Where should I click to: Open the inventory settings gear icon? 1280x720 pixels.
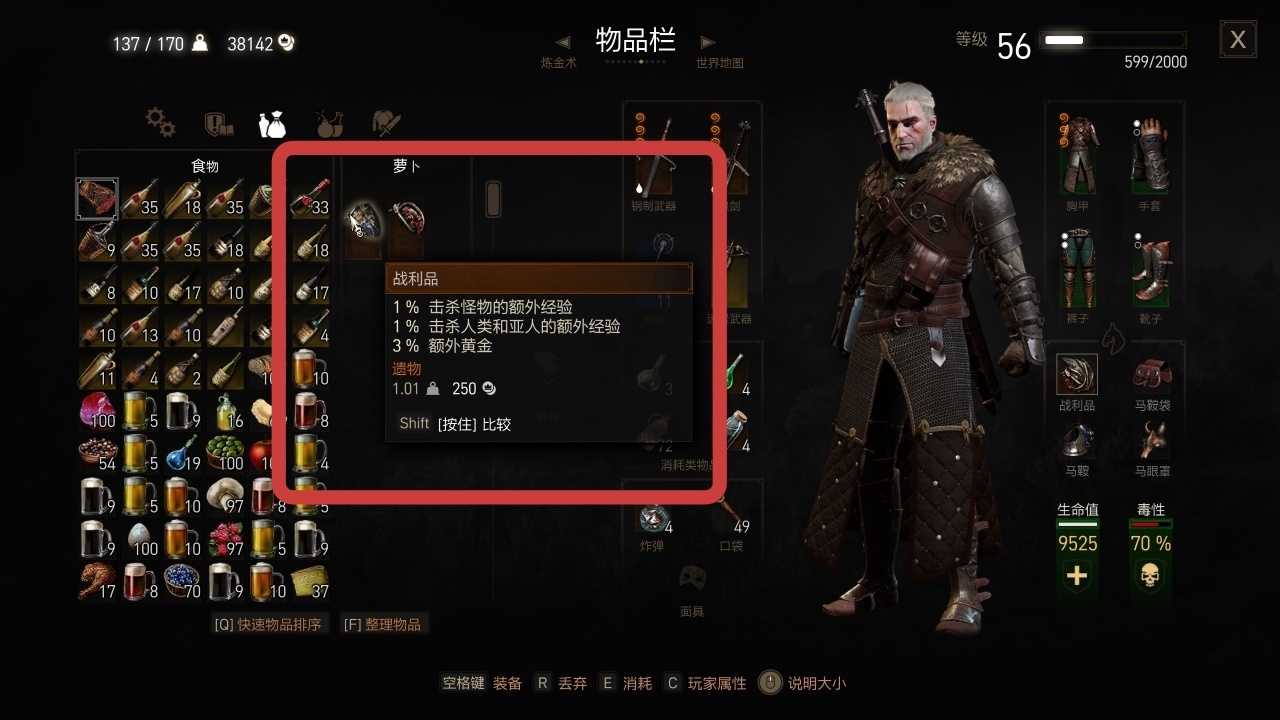(x=160, y=123)
